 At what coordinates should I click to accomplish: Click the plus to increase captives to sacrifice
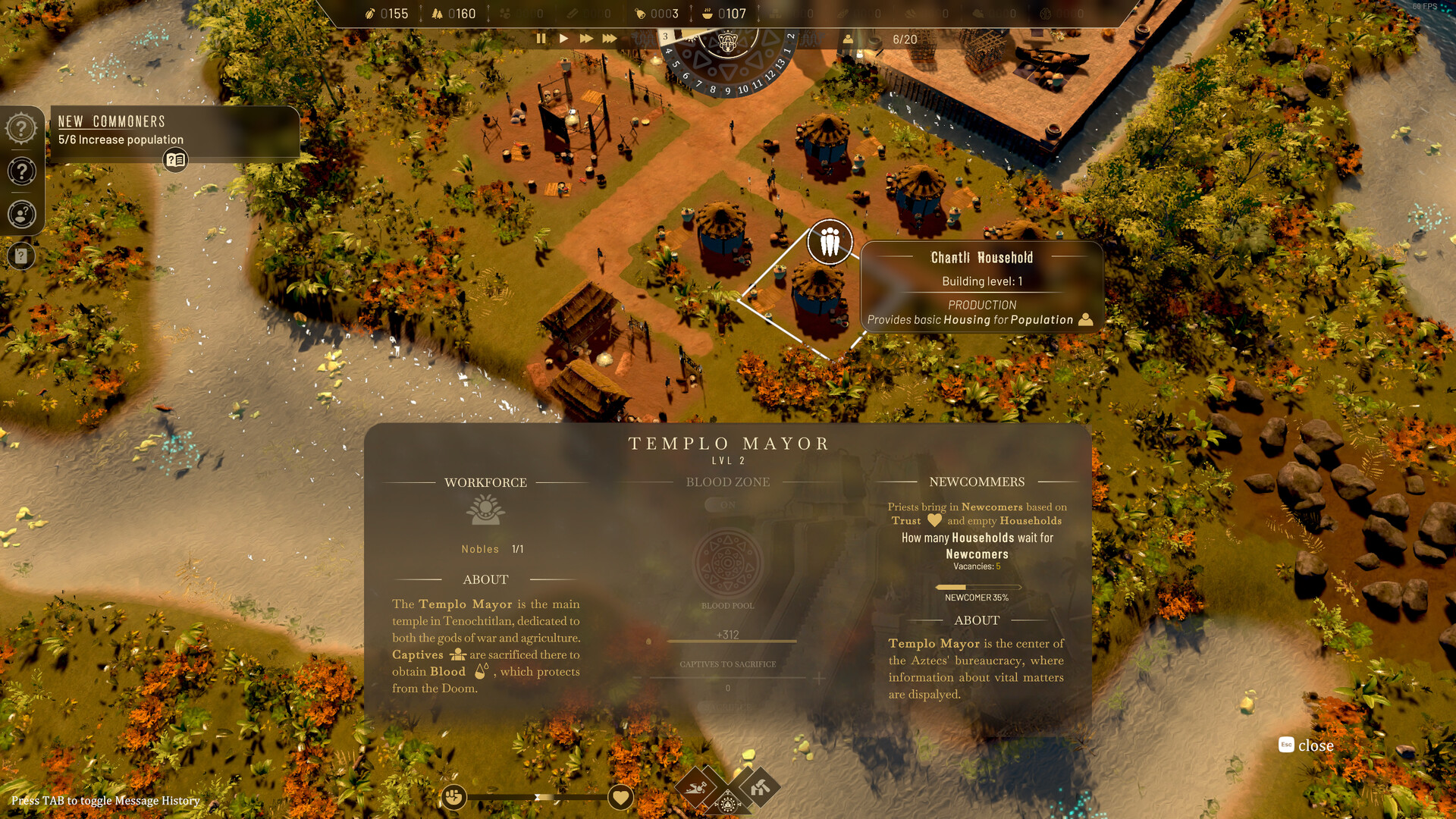(819, 679)
